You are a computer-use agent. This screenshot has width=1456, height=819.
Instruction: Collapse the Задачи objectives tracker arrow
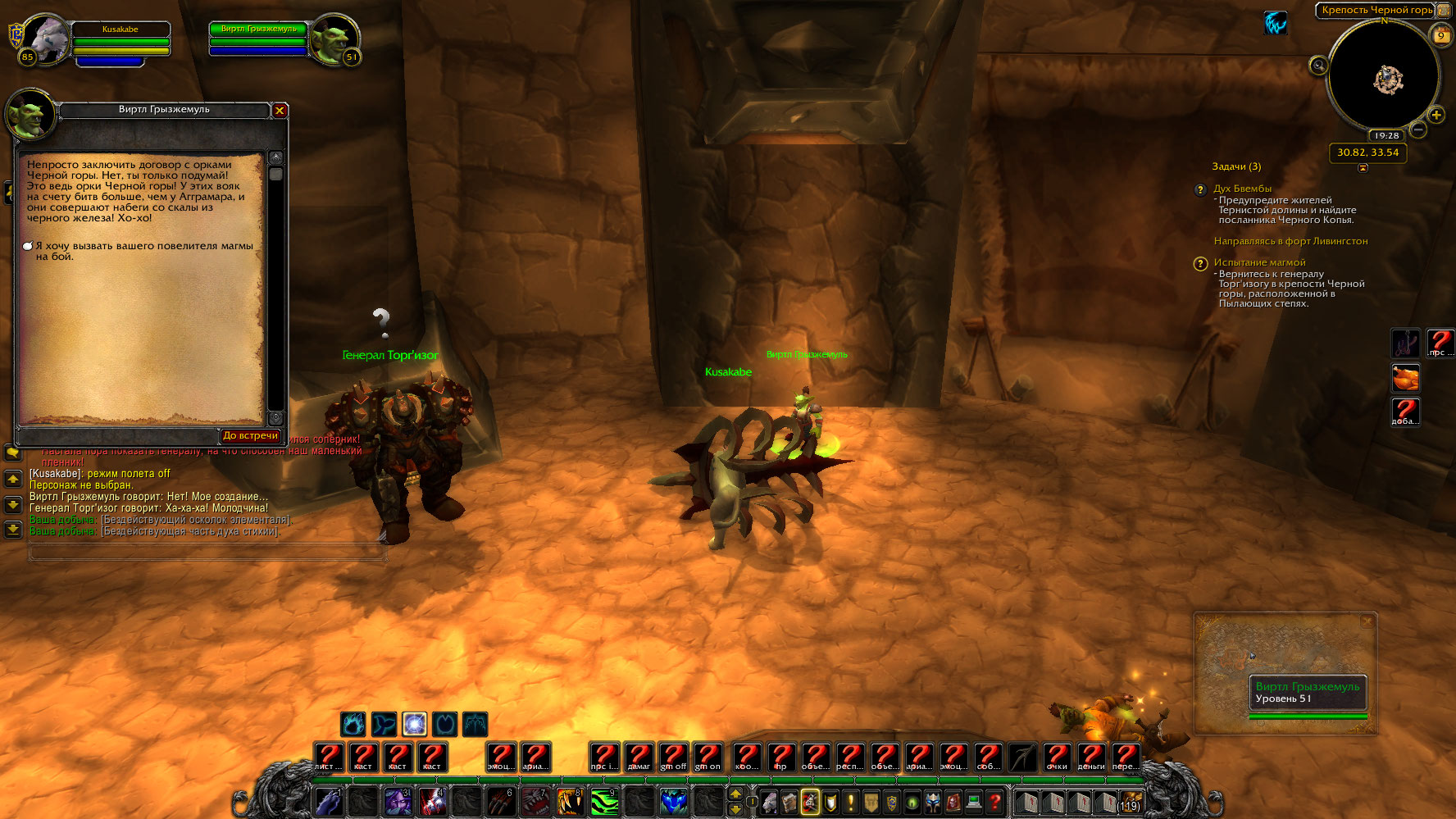click(1363, 168)
